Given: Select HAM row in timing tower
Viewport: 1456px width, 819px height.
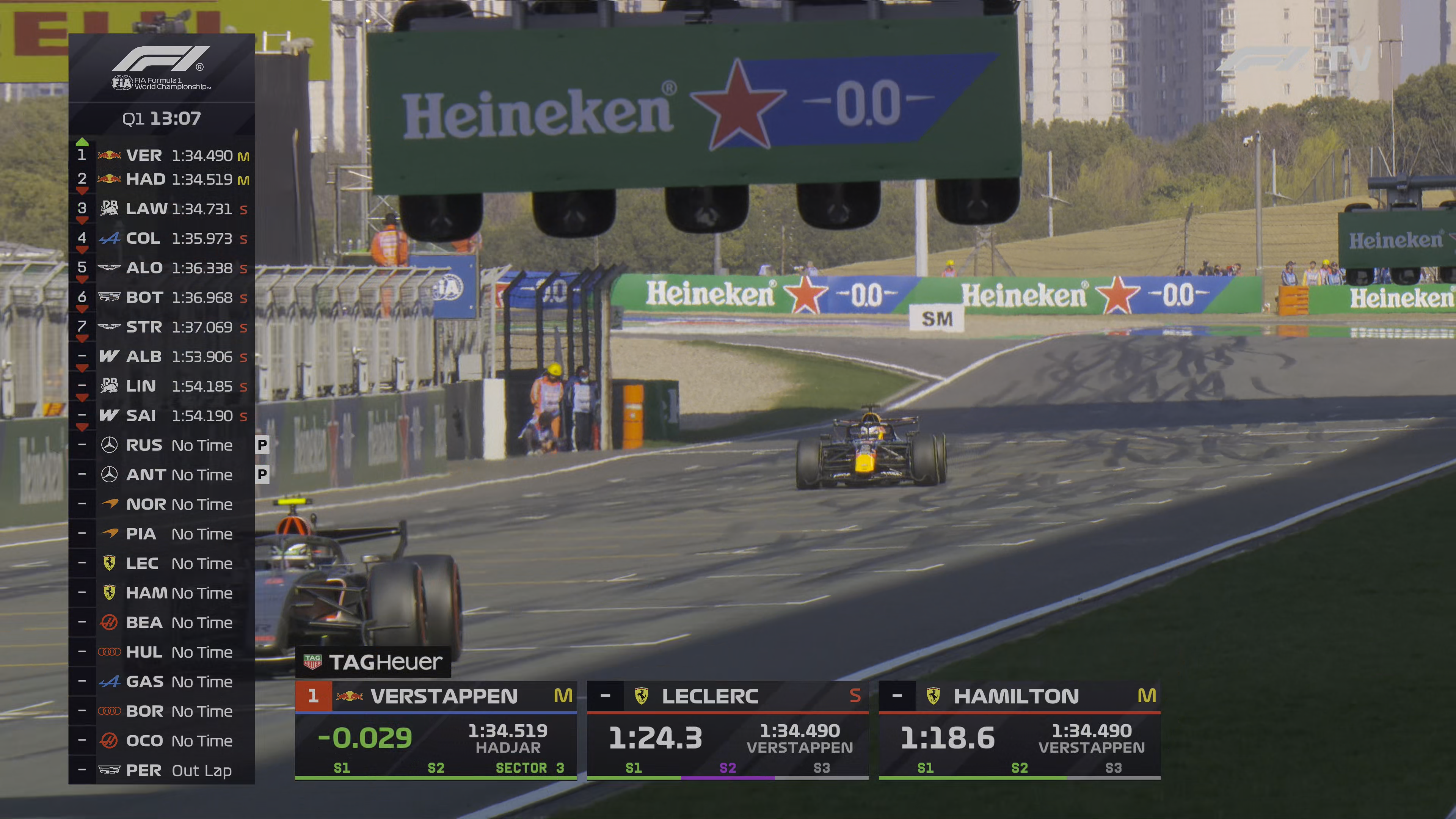Looking at the screenshot, I should [162, 593].
